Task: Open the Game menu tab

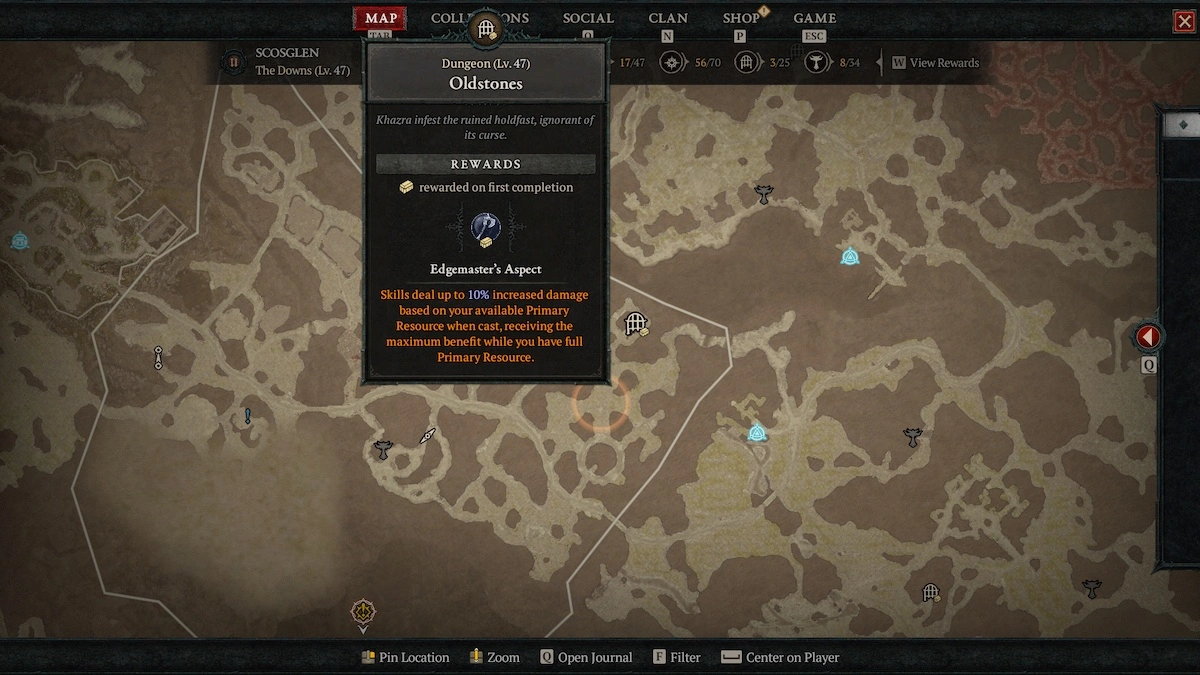Action: pos(815,18)
